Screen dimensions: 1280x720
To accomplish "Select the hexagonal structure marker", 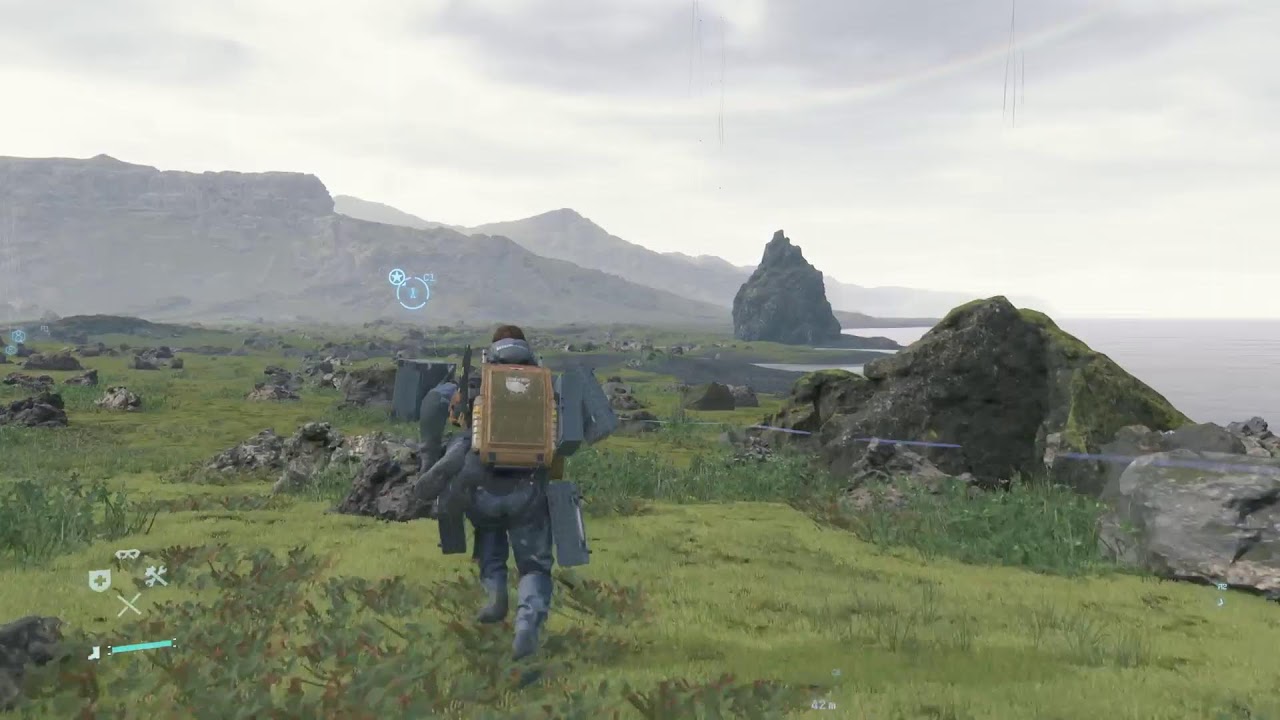I will click(18, 336).
